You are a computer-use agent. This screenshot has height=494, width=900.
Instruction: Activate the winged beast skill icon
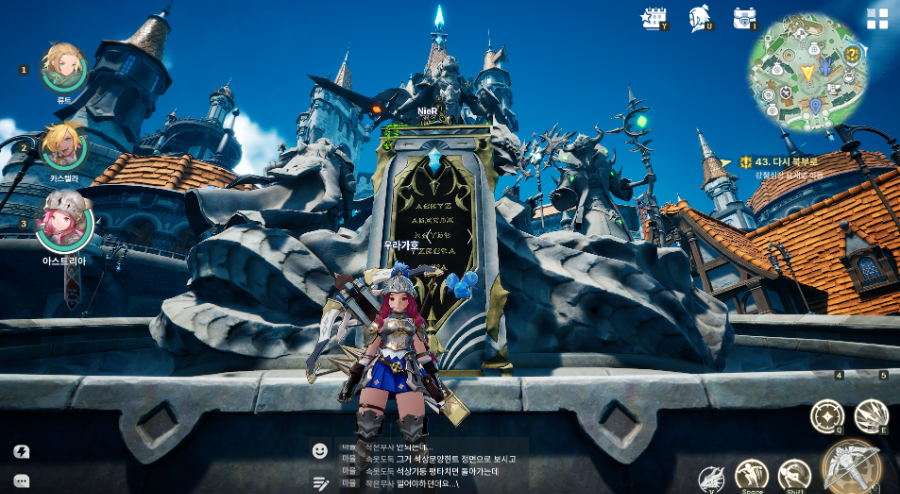(x=711, y=479)
